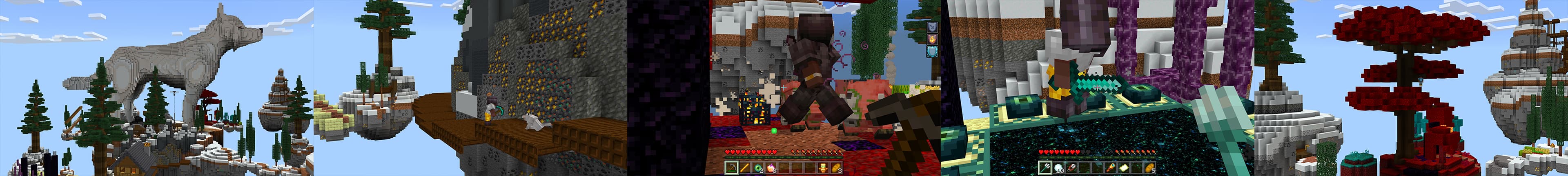
Task: Select the bread stack of five
Action: tap(1150, 168)
